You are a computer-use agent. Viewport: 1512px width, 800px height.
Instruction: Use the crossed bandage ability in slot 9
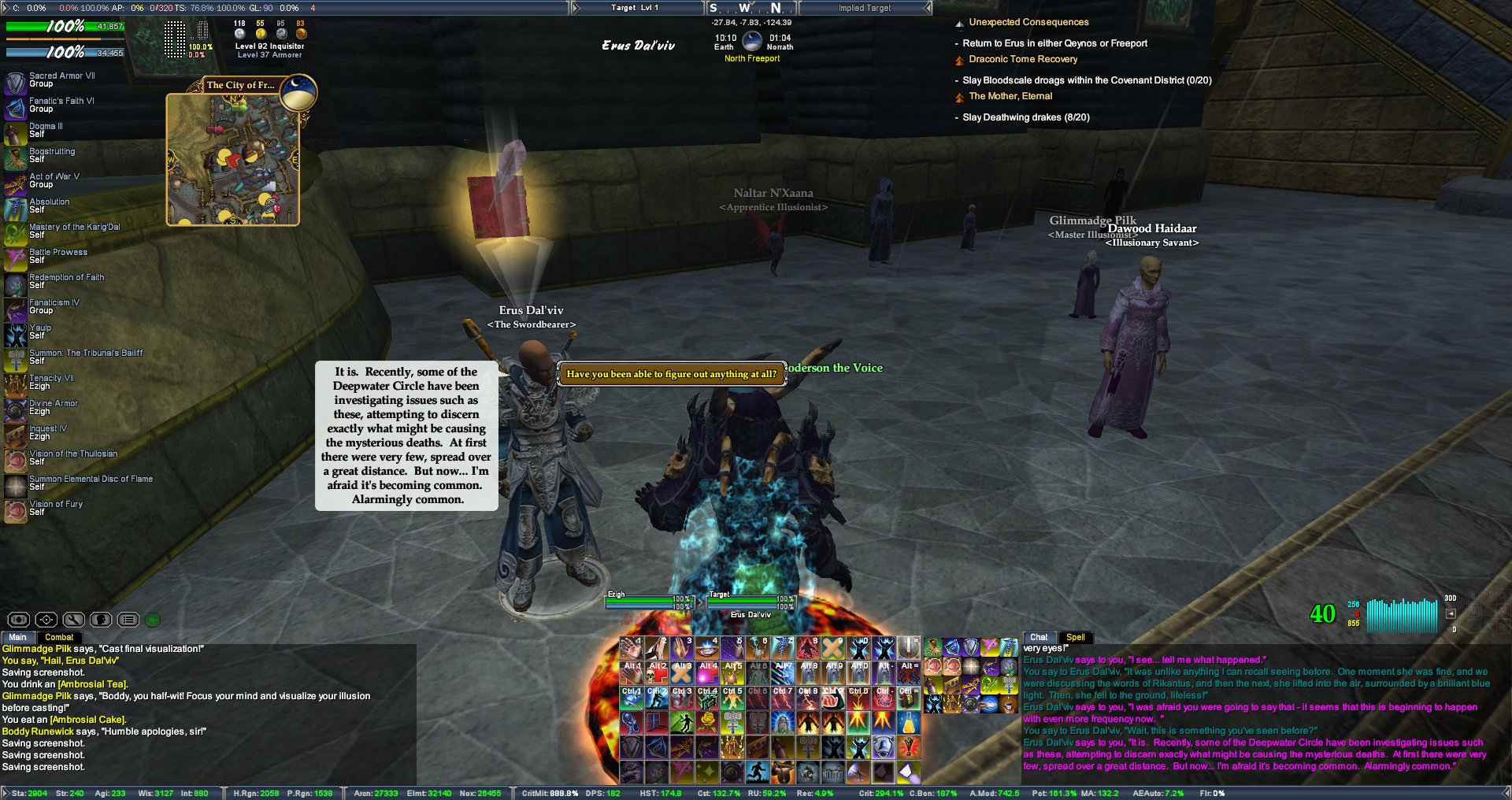[x=832, y=648]
